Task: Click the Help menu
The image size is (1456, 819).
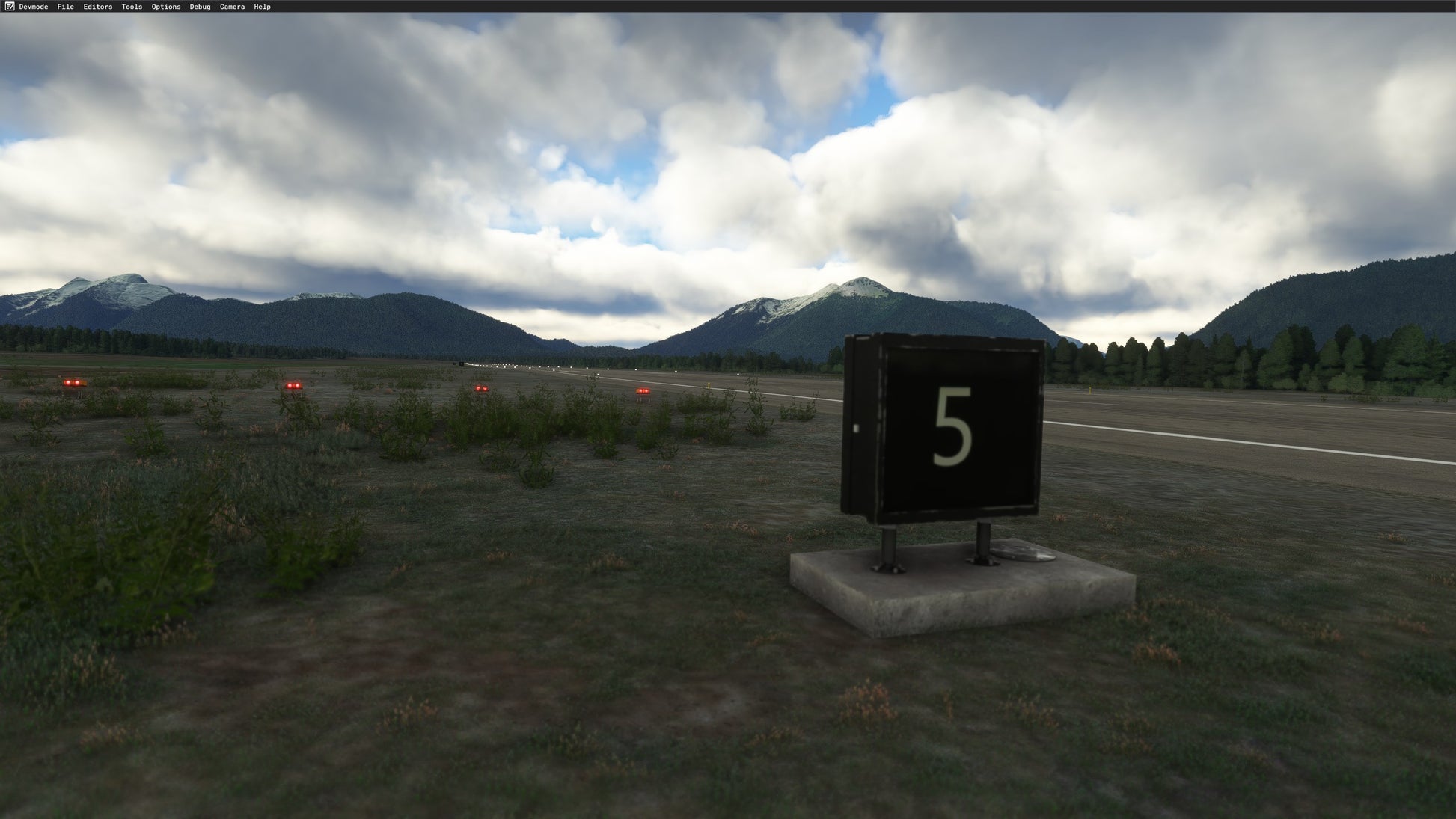Action: (x=262, y=7)
